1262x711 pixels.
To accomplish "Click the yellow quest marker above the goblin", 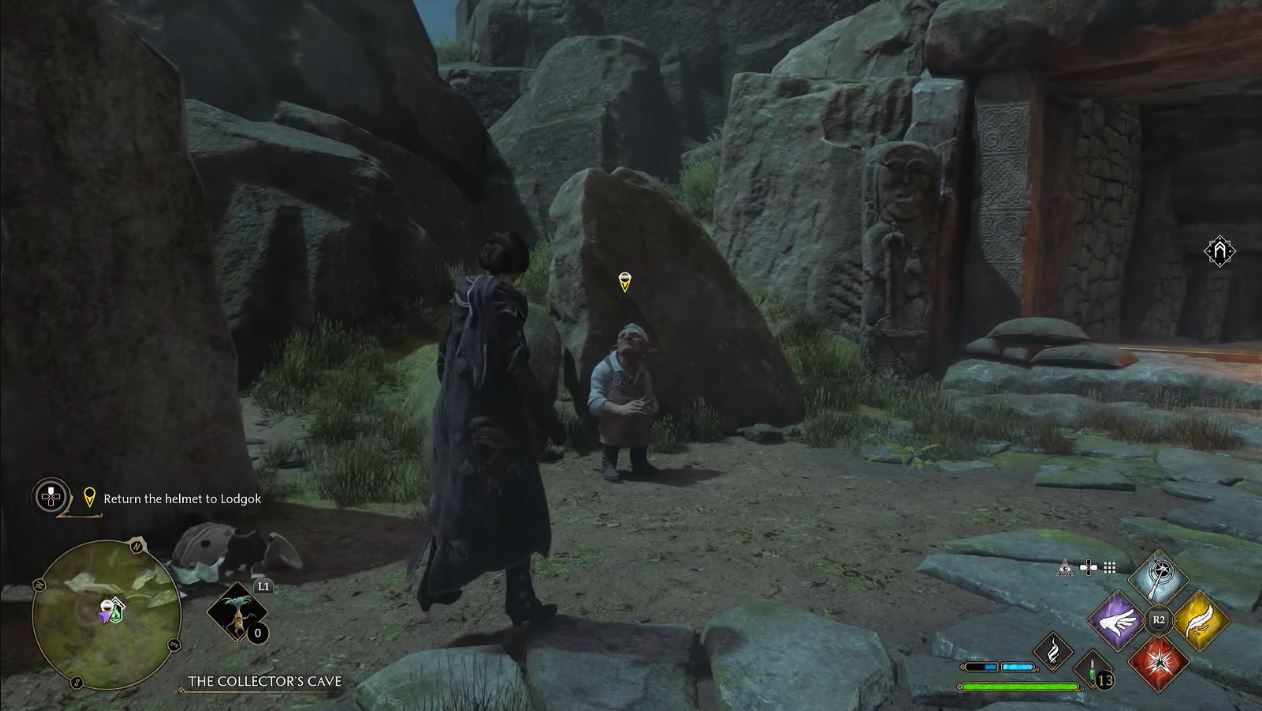I will click(625, 282).
